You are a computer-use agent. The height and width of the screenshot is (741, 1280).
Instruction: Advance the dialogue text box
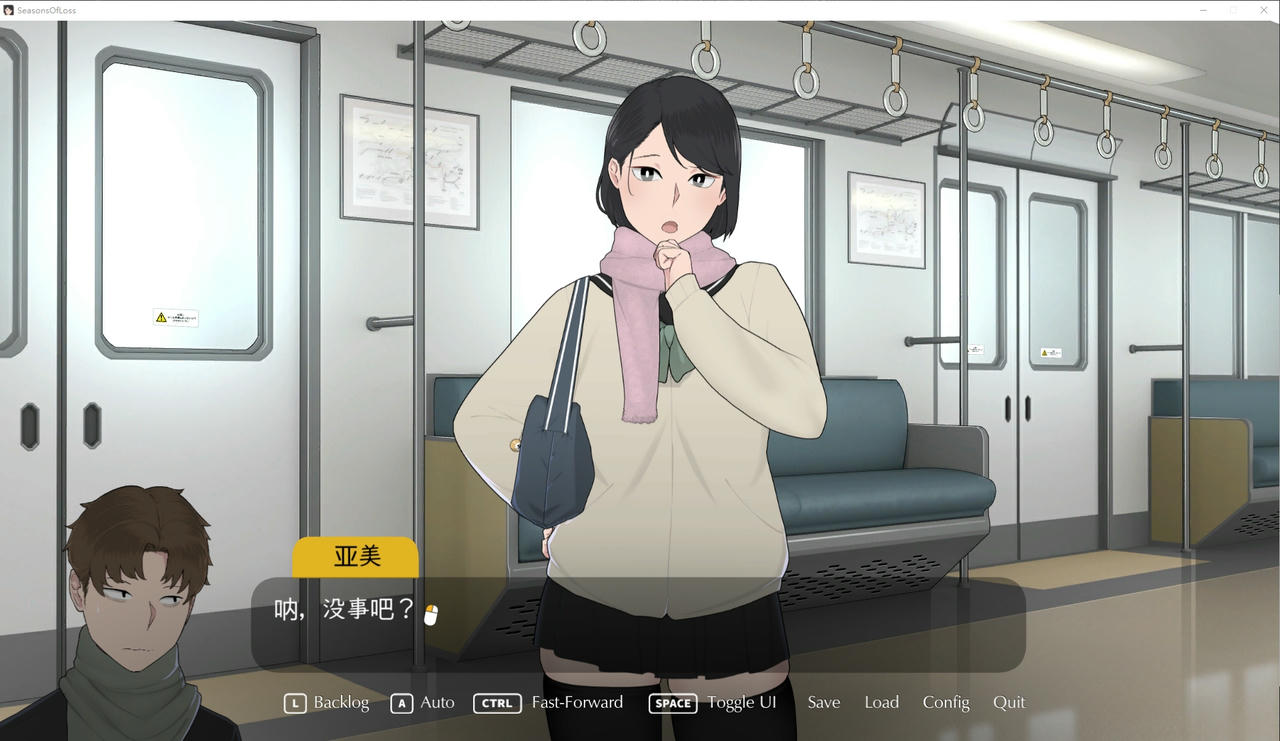click(x=638, y=625)
